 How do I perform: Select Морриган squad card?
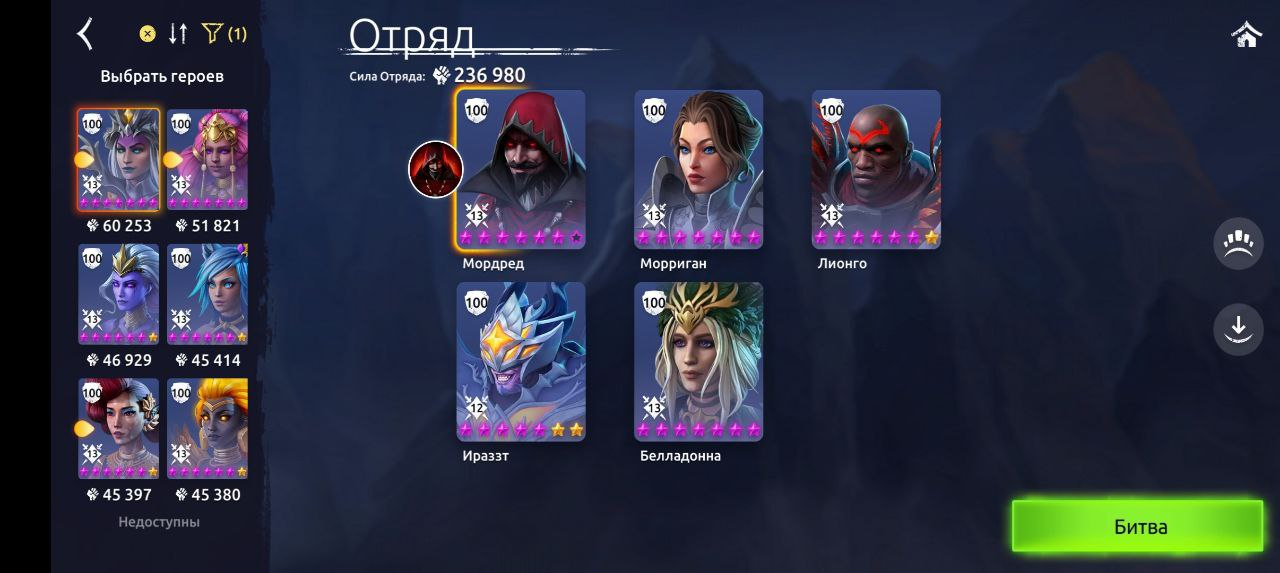coord(698,168)
